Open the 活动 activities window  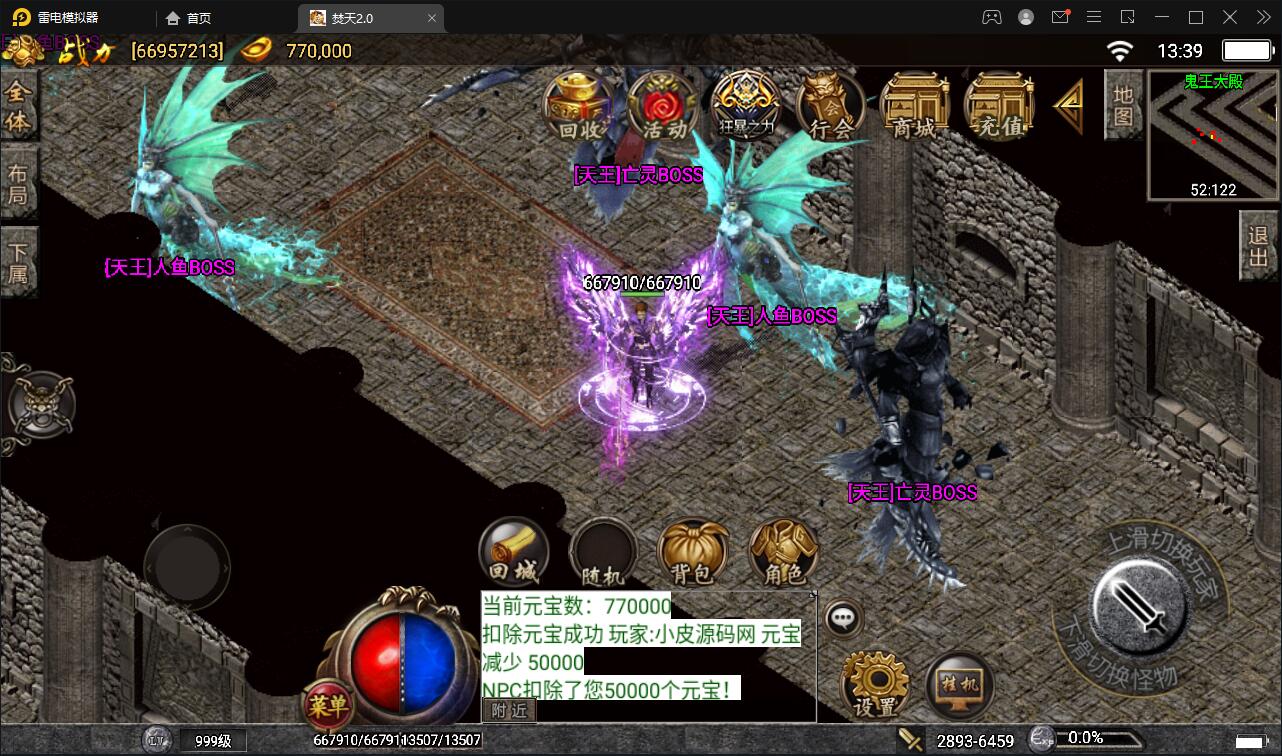pos(661,103)
